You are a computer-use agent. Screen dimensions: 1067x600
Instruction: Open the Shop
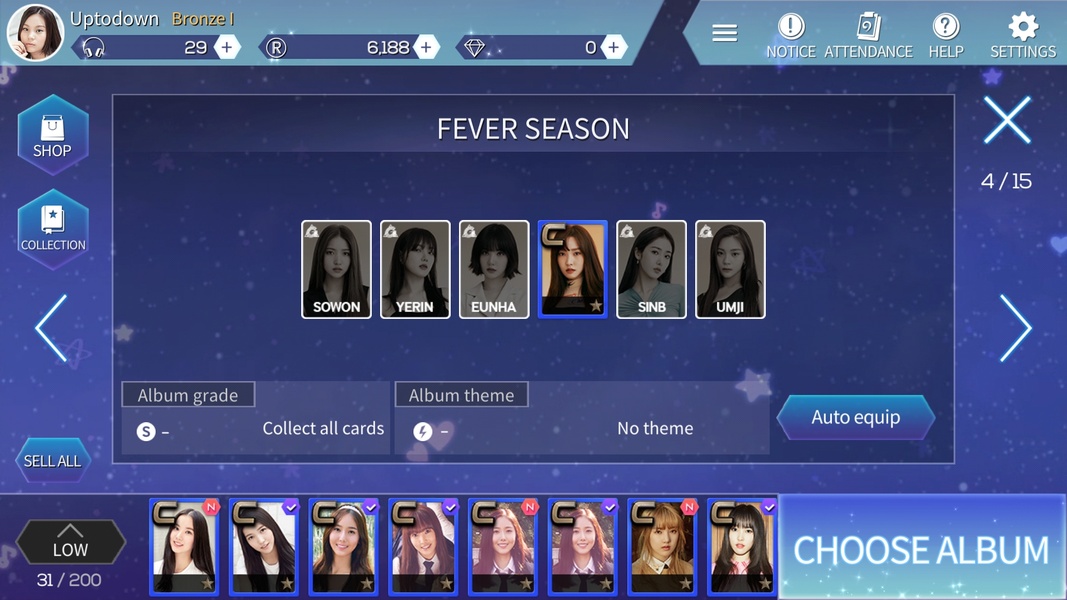click(52, 136)
